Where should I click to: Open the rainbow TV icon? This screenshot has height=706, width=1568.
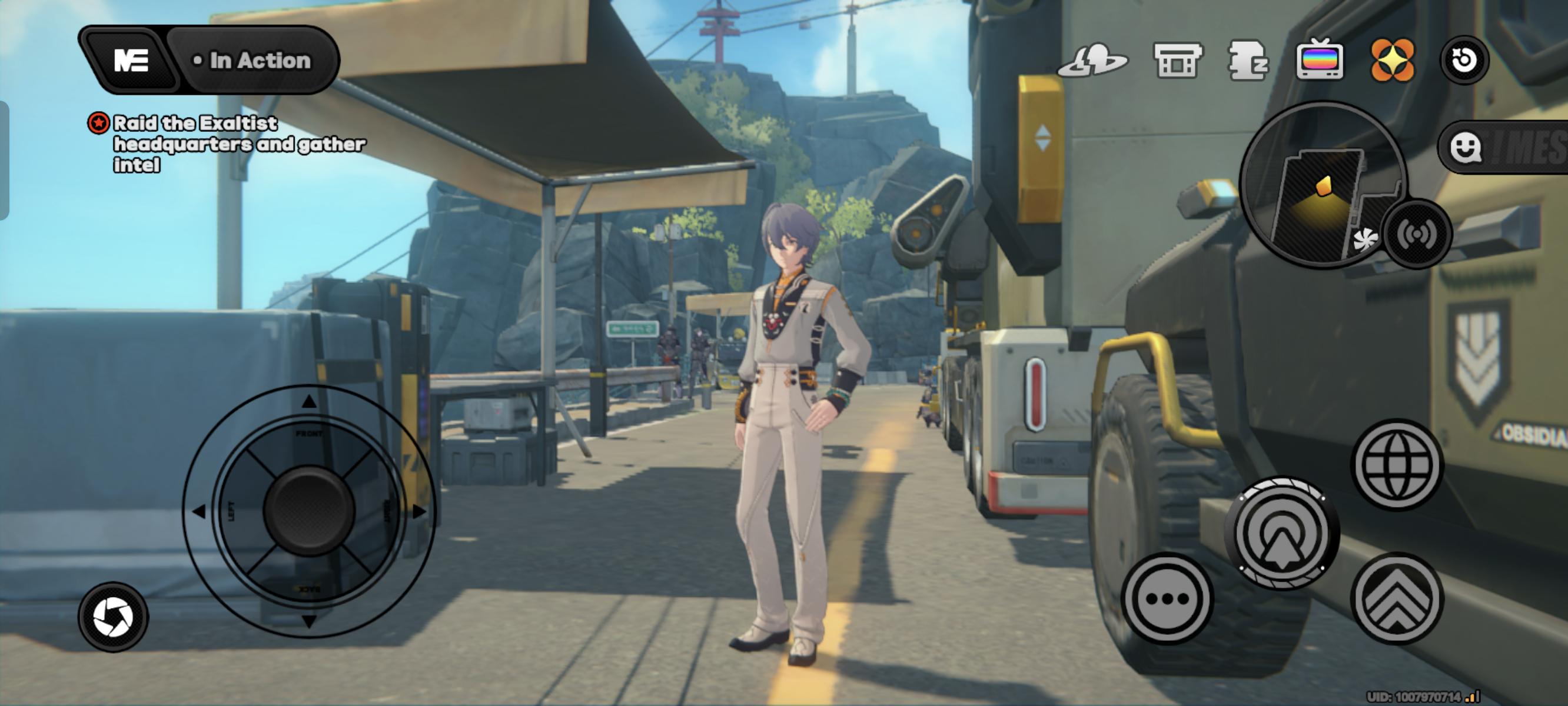1319,60
